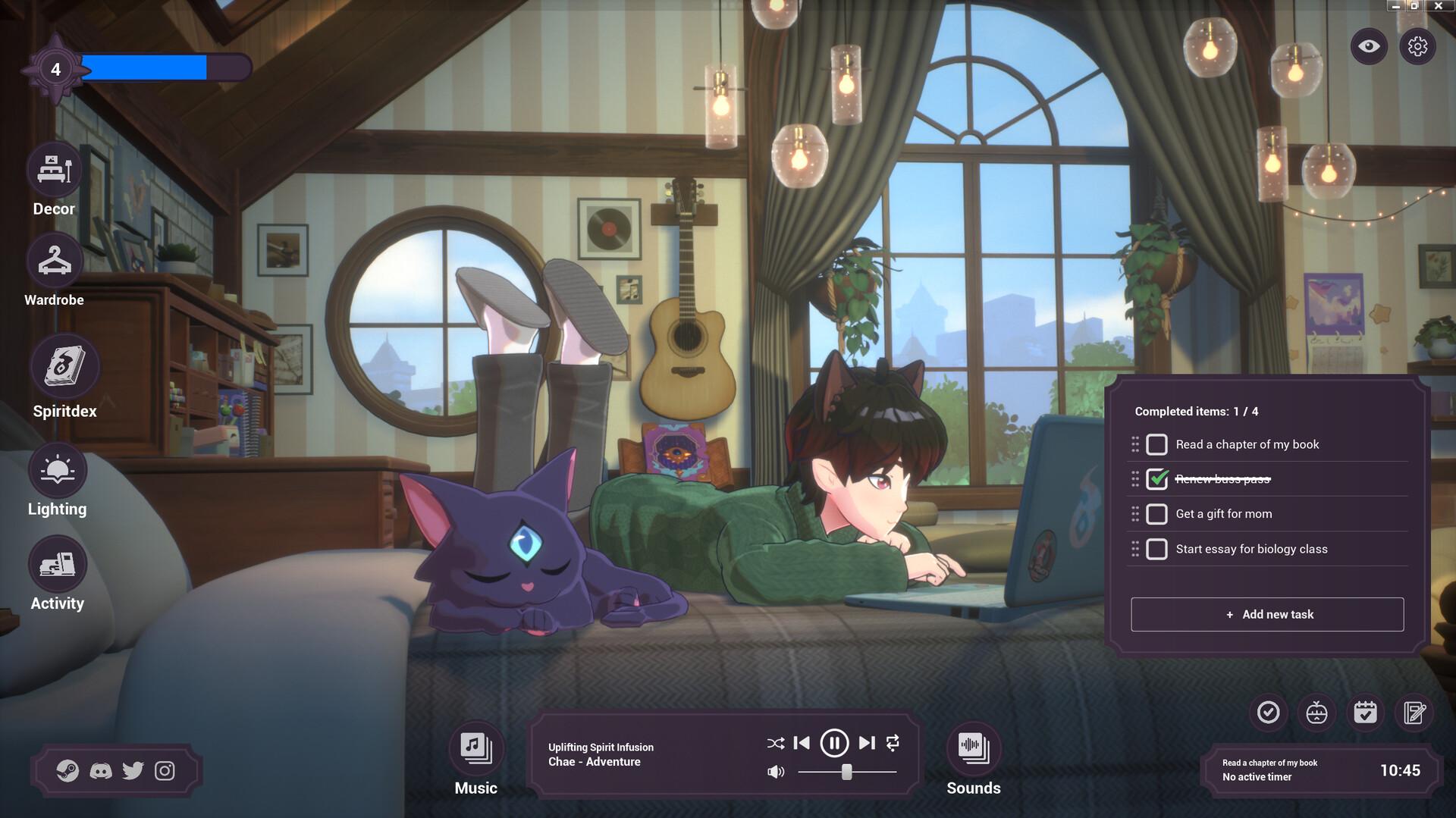Open the journal notebook tool

(x=1414, y=713)
